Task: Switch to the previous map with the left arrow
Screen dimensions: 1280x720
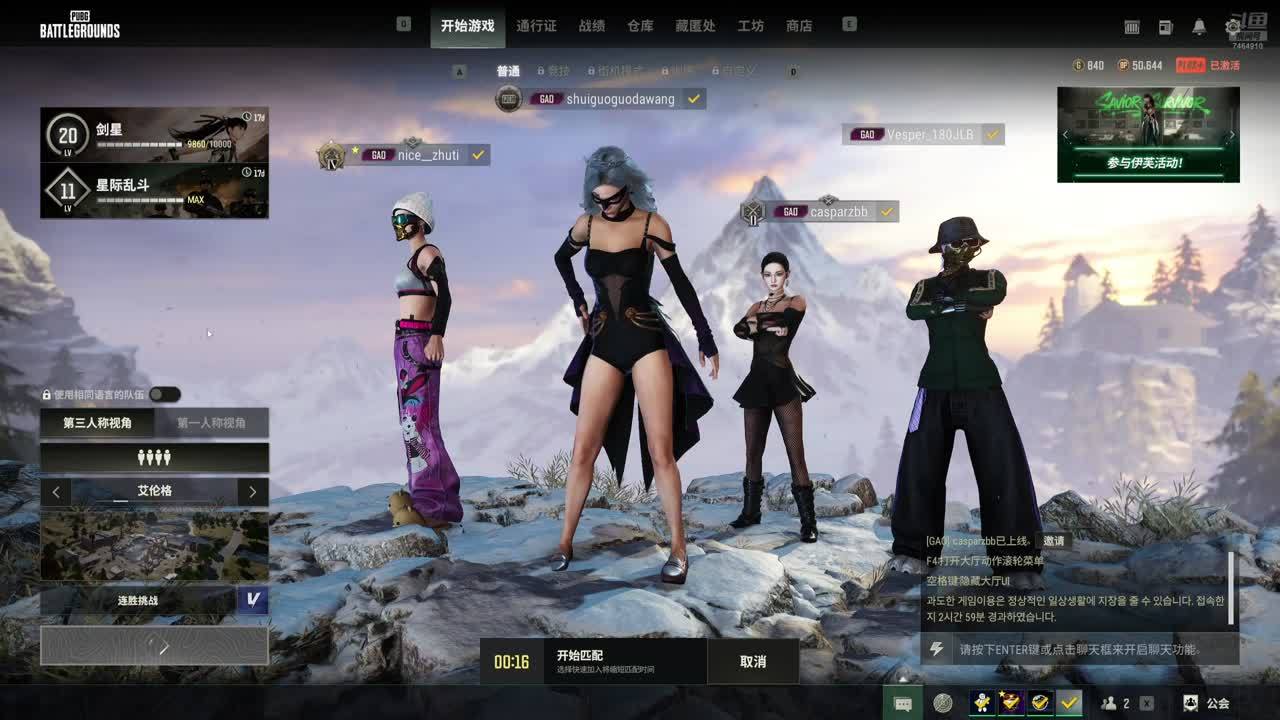Action: tap(56, 492)
